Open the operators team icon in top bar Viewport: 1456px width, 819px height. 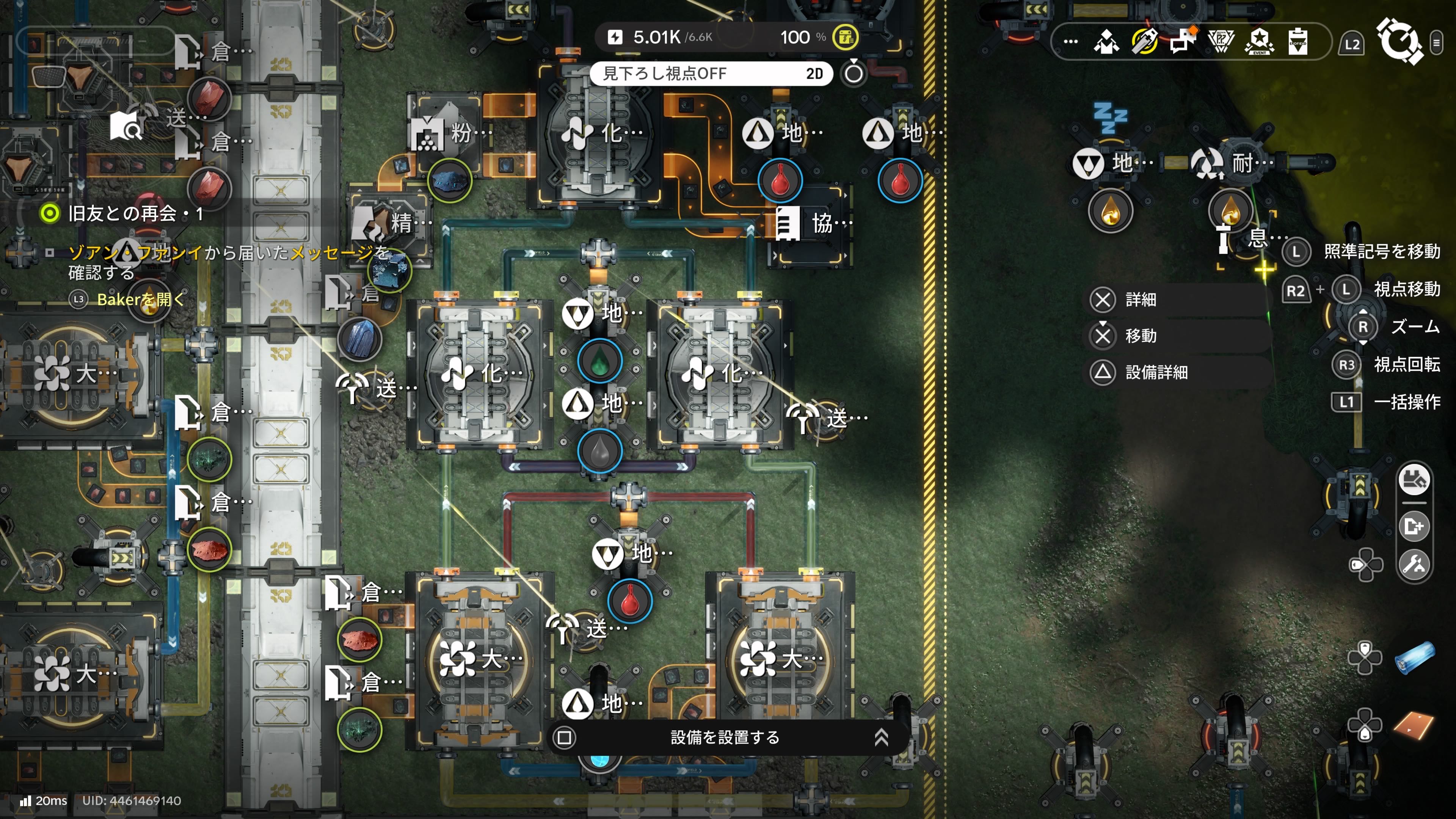1106,41
